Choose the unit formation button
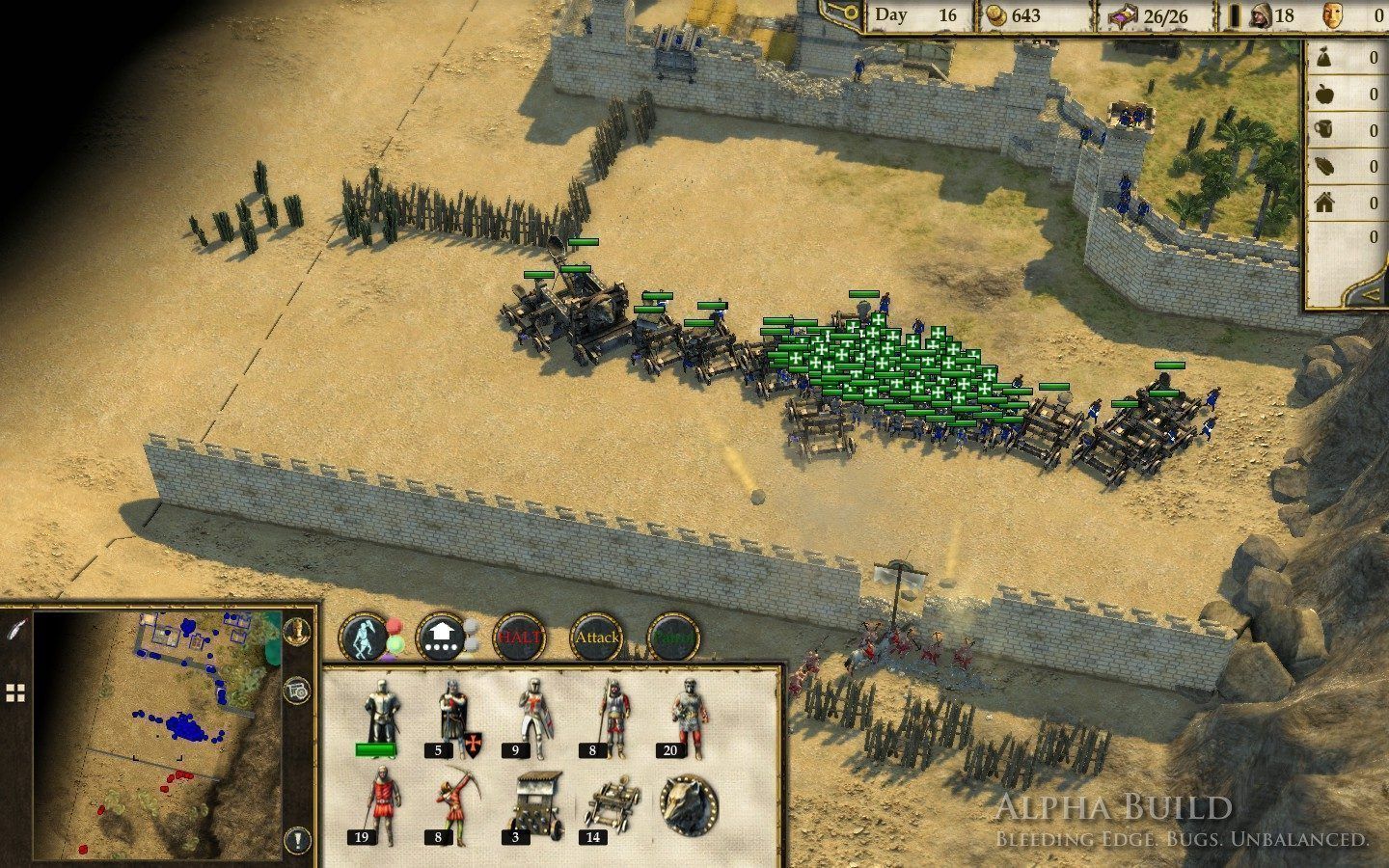 (442, 637)
